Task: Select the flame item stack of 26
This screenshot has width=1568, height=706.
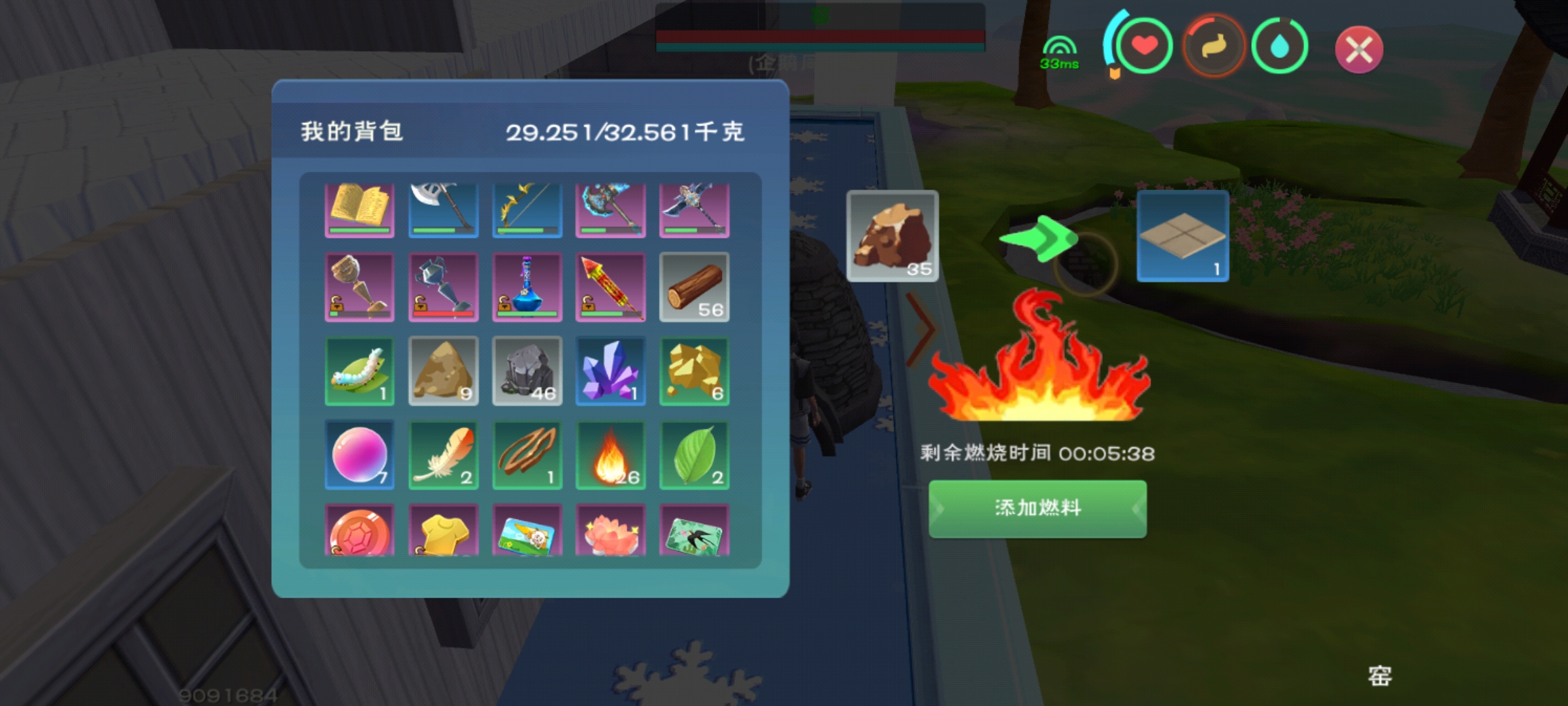Action: pos(610,454)
